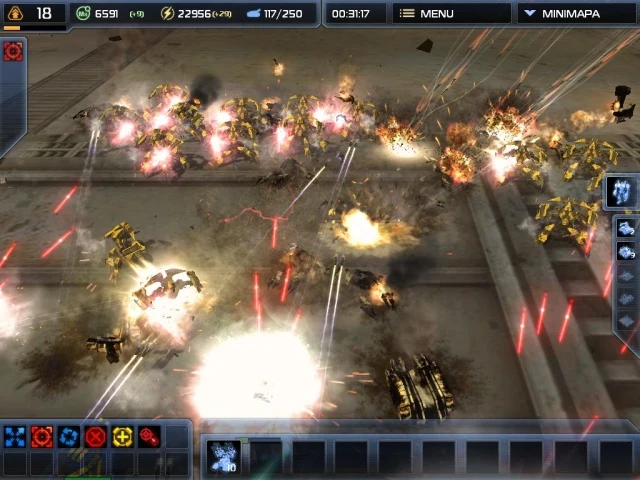Activate the red attack crosshair command
The image size is (640, 480).
tap(41, 436)
